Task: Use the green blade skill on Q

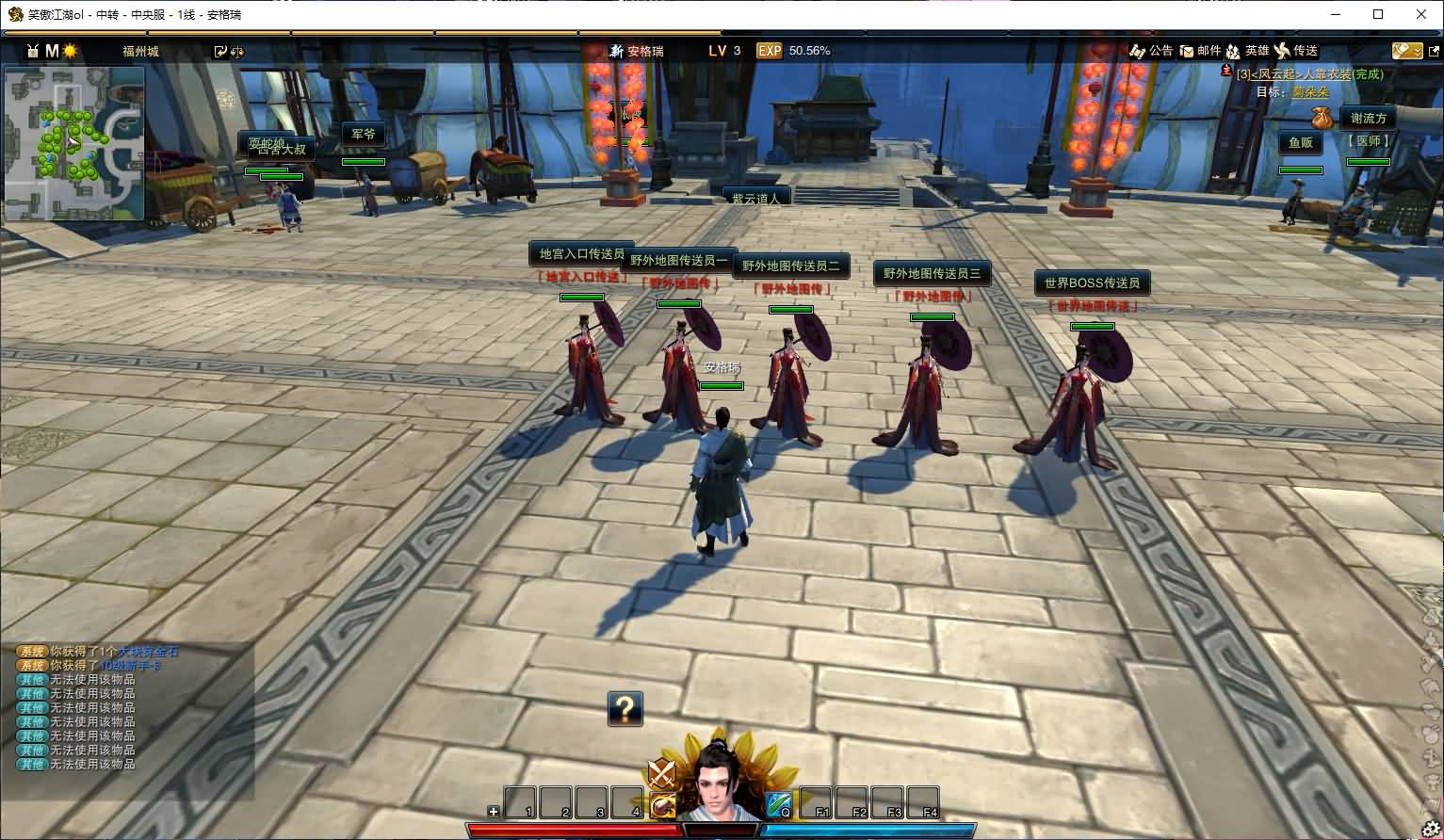Action: pos(779,803)
